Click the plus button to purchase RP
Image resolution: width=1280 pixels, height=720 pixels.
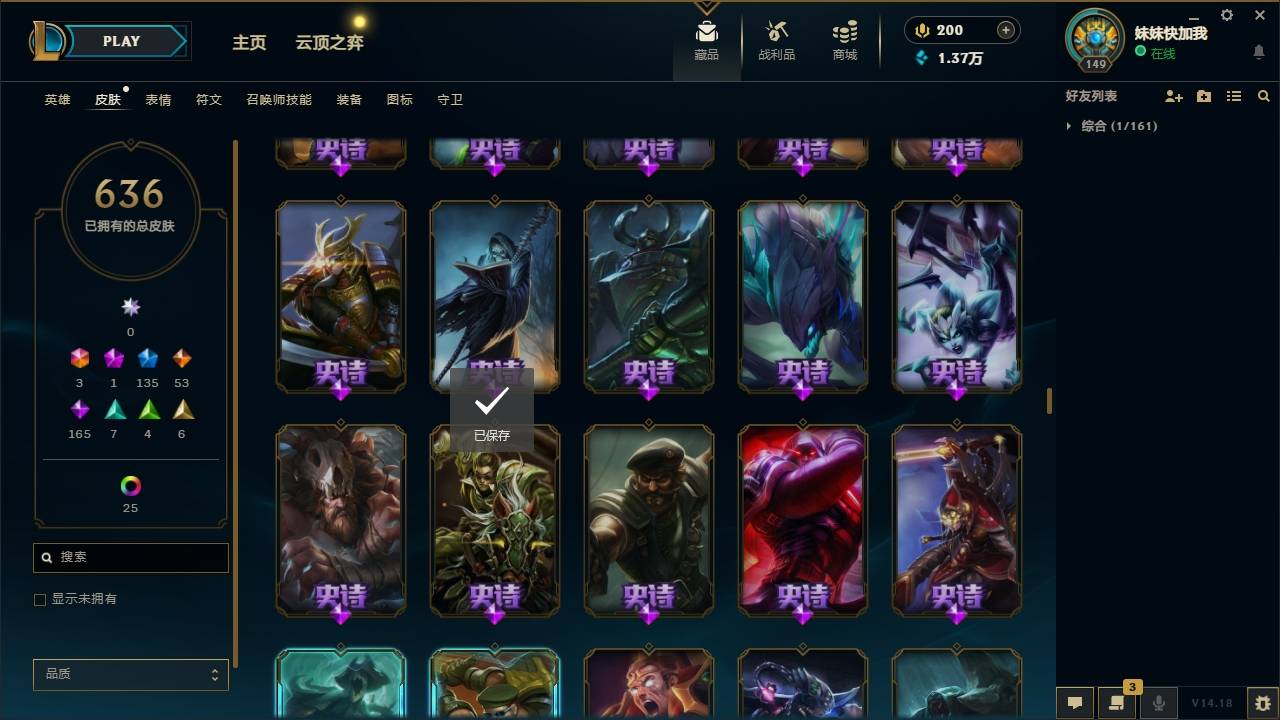coord(1004,30)
